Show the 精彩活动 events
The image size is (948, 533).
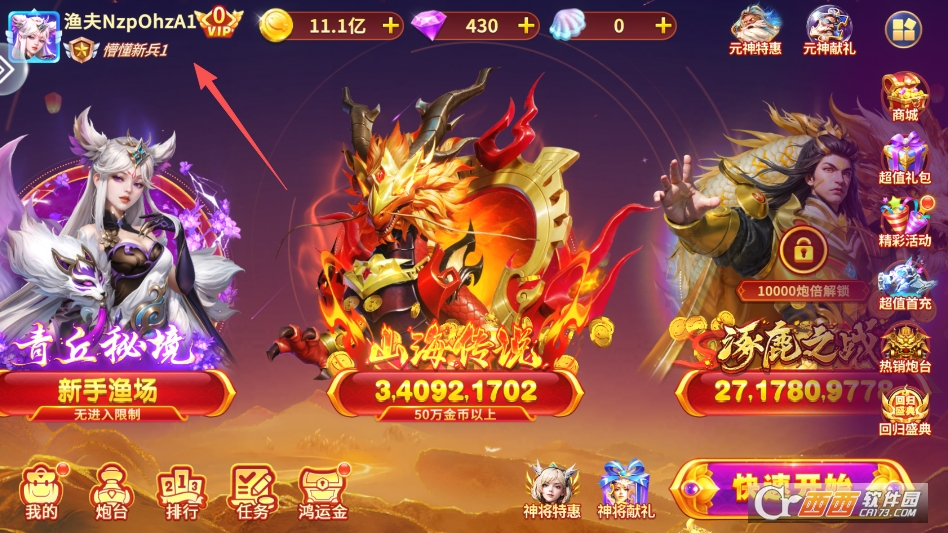point(904,221)
